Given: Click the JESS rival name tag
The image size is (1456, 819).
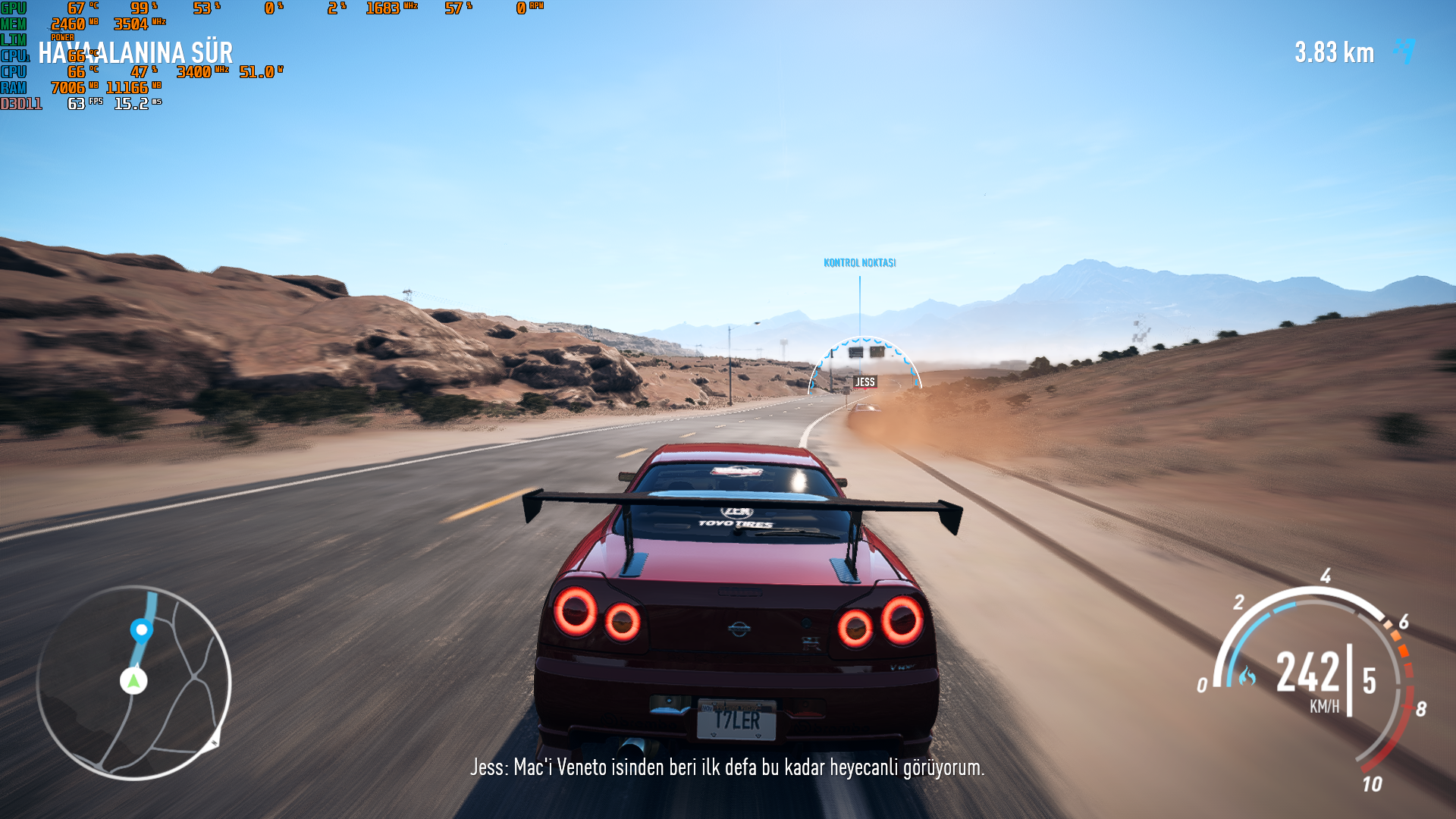Looking at the screenshot, I should (x=865, y=382).
